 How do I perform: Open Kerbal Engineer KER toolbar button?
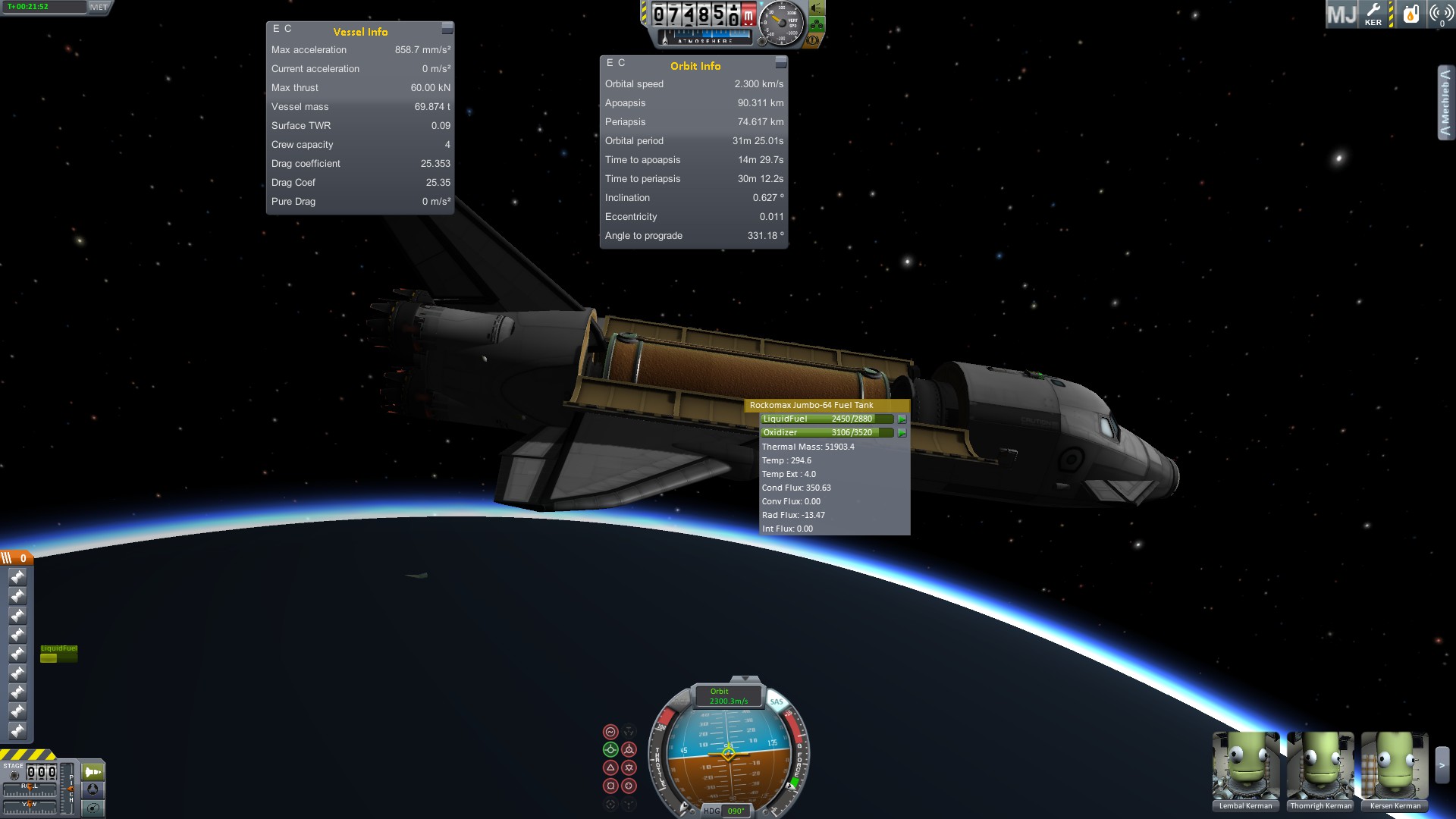click(x=1373, y=14)
